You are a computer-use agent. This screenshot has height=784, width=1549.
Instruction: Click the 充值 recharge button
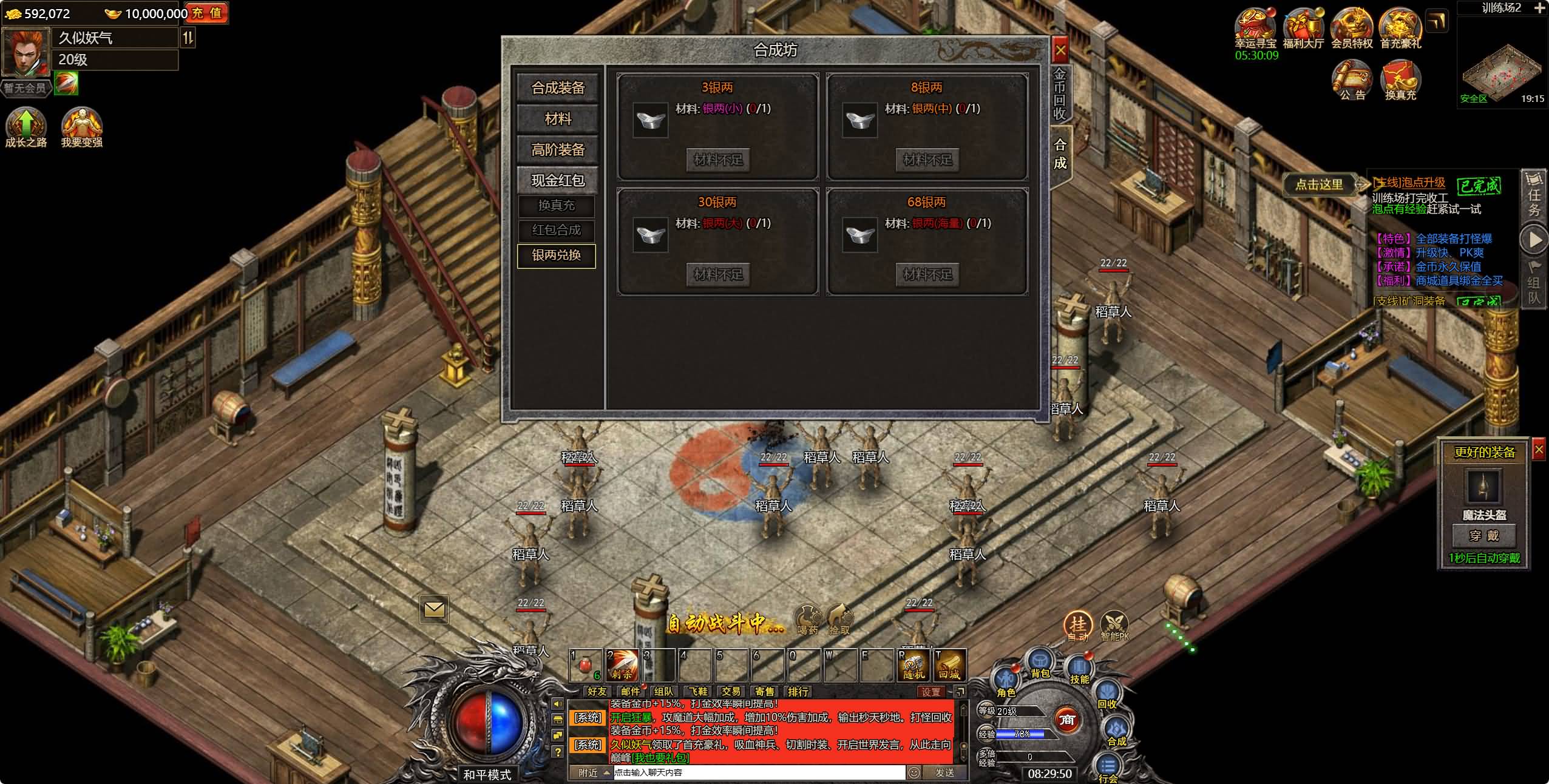pos(207,13)
